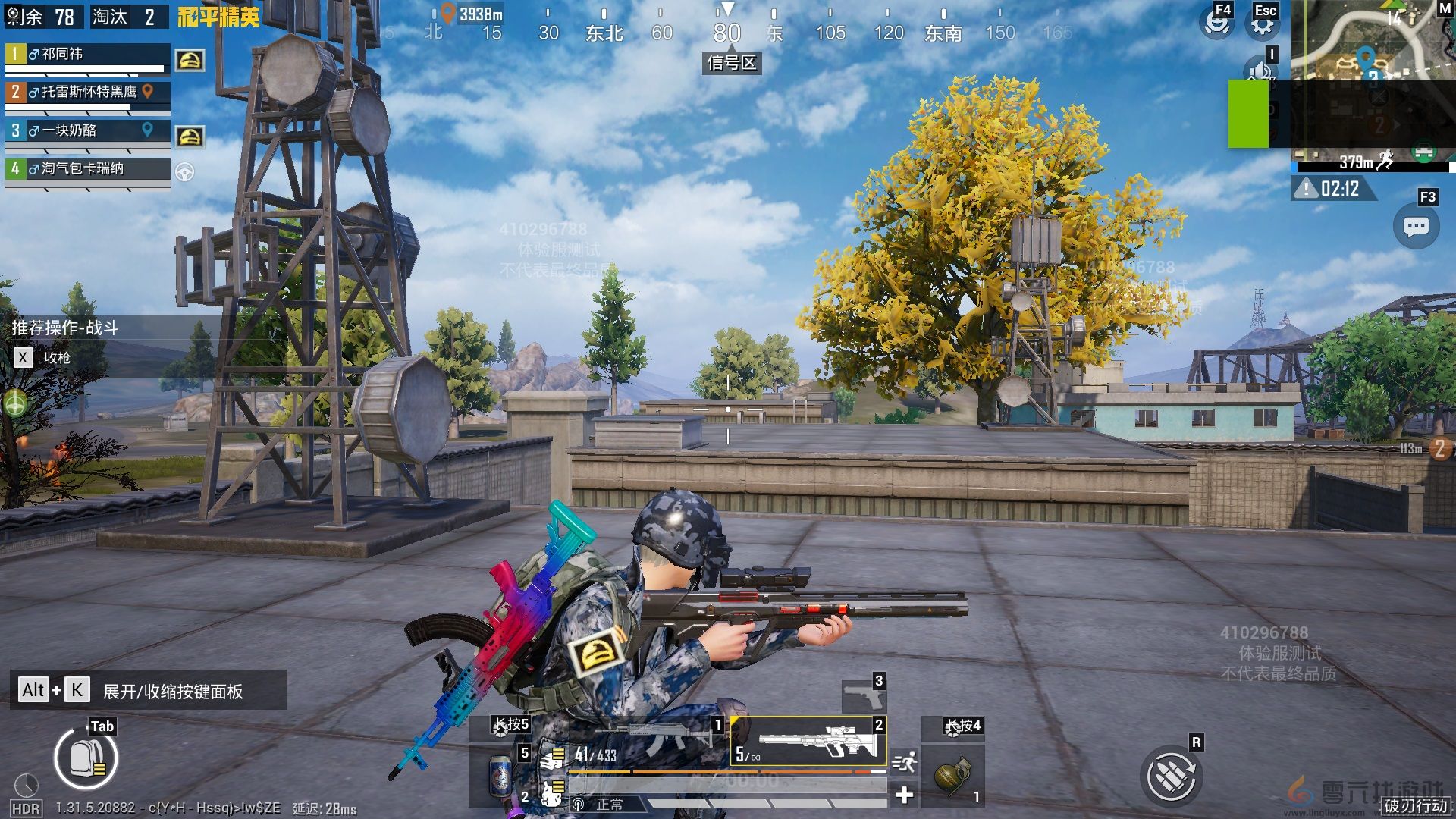Screen dimensions: 1456x819
Task: Use the energy drink can
Action: 500,775
